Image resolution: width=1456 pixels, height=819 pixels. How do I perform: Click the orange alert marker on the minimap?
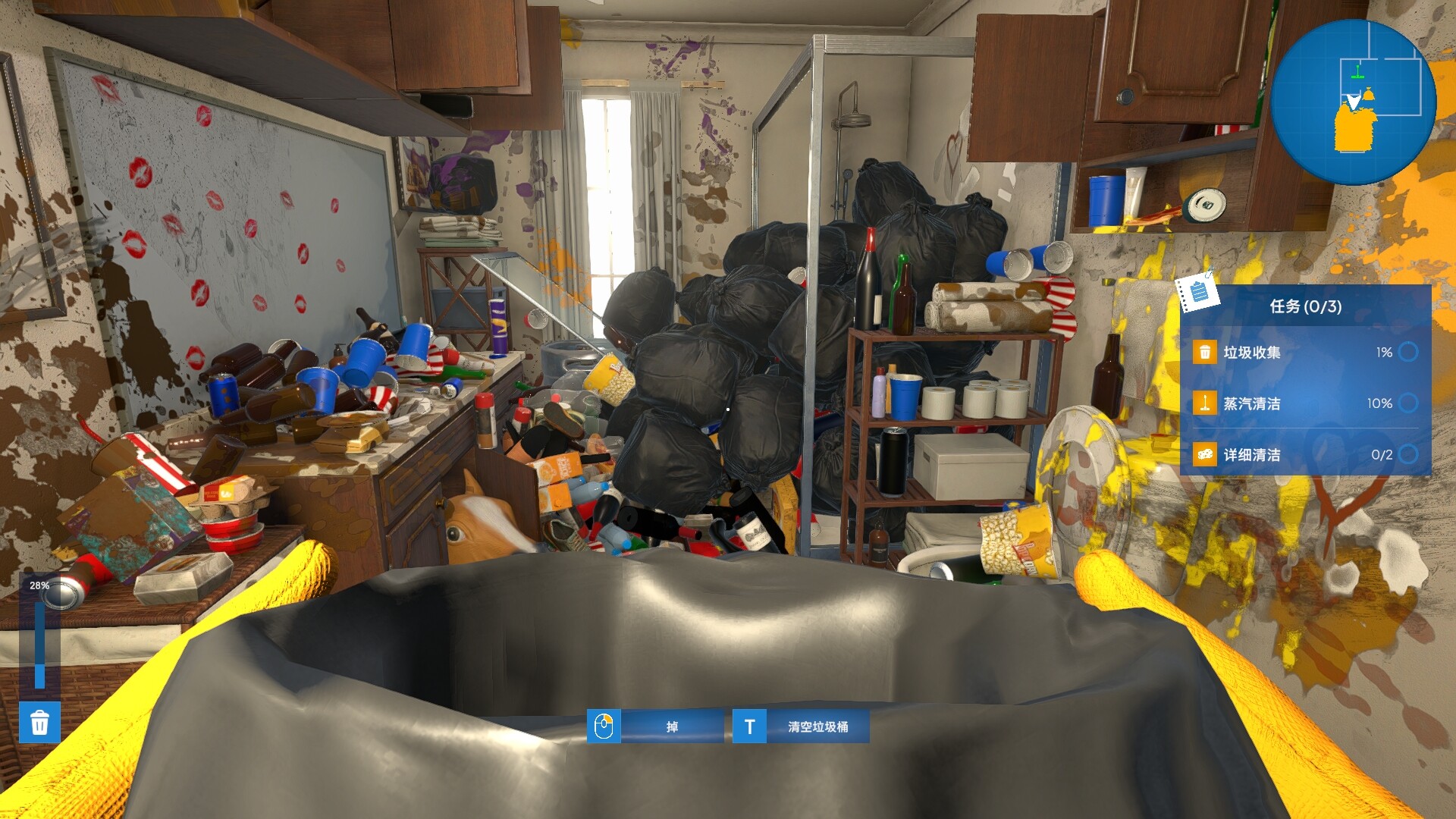point(1370,94)
